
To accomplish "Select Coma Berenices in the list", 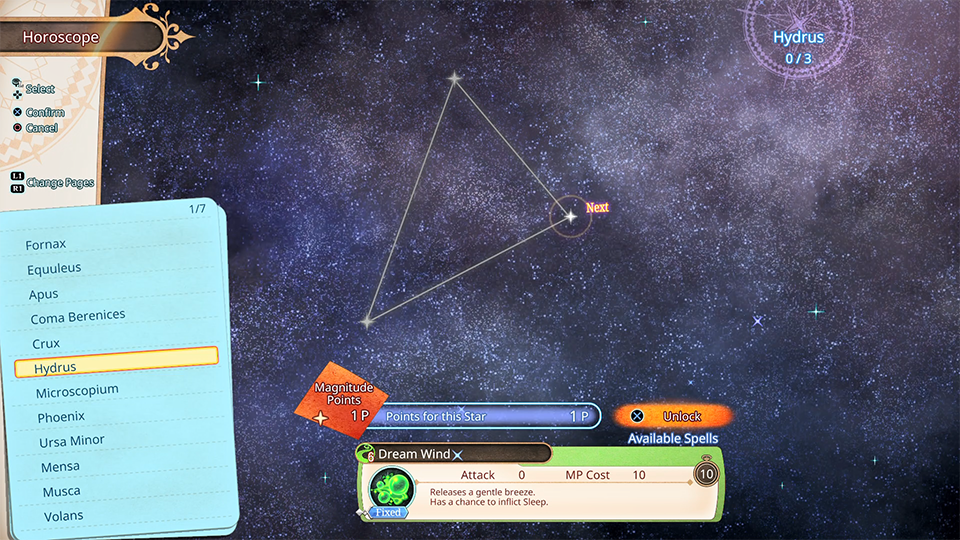I will [x=78, y=317].
